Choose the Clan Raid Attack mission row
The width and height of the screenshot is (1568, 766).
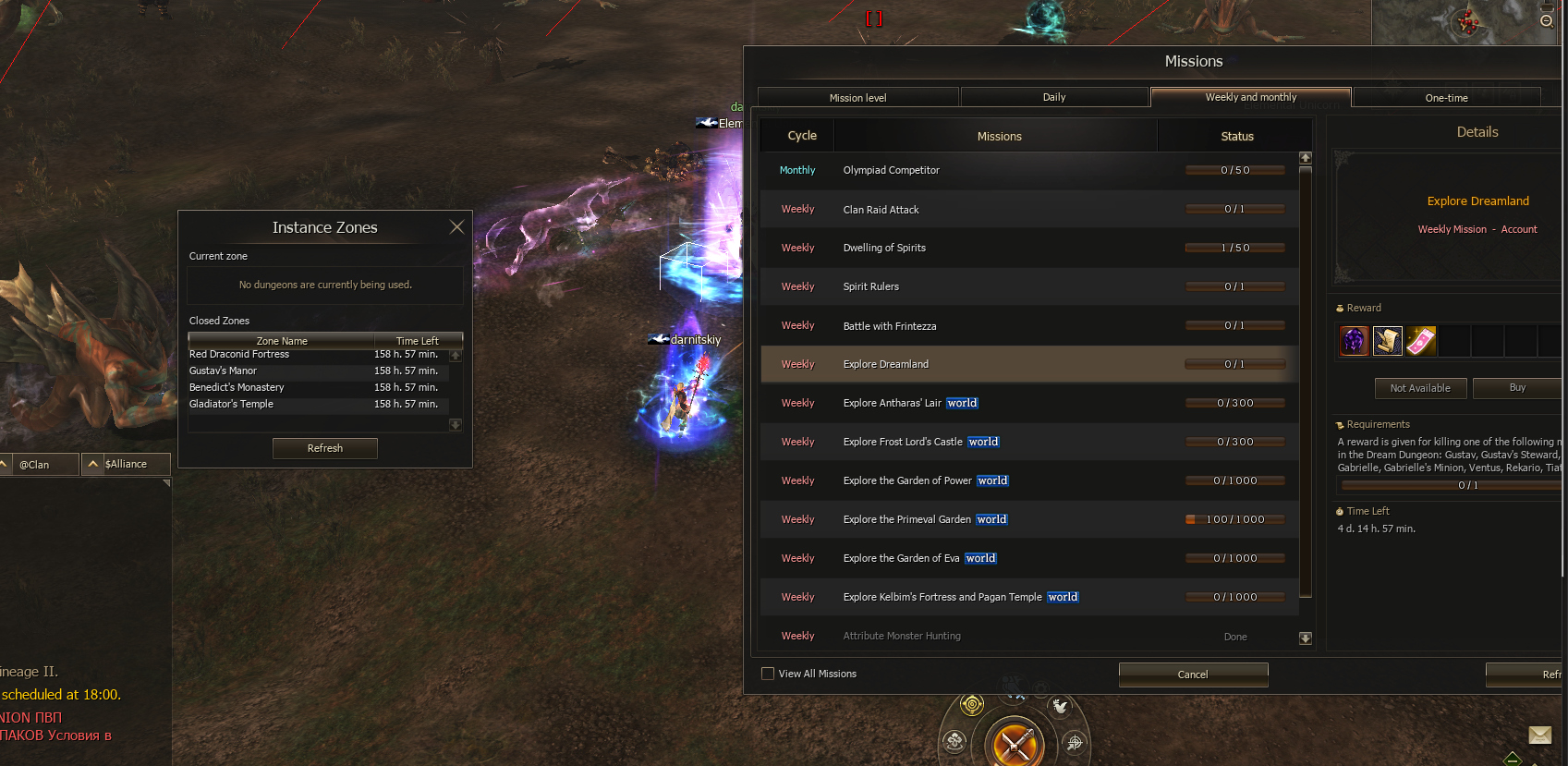point(1029,210)
